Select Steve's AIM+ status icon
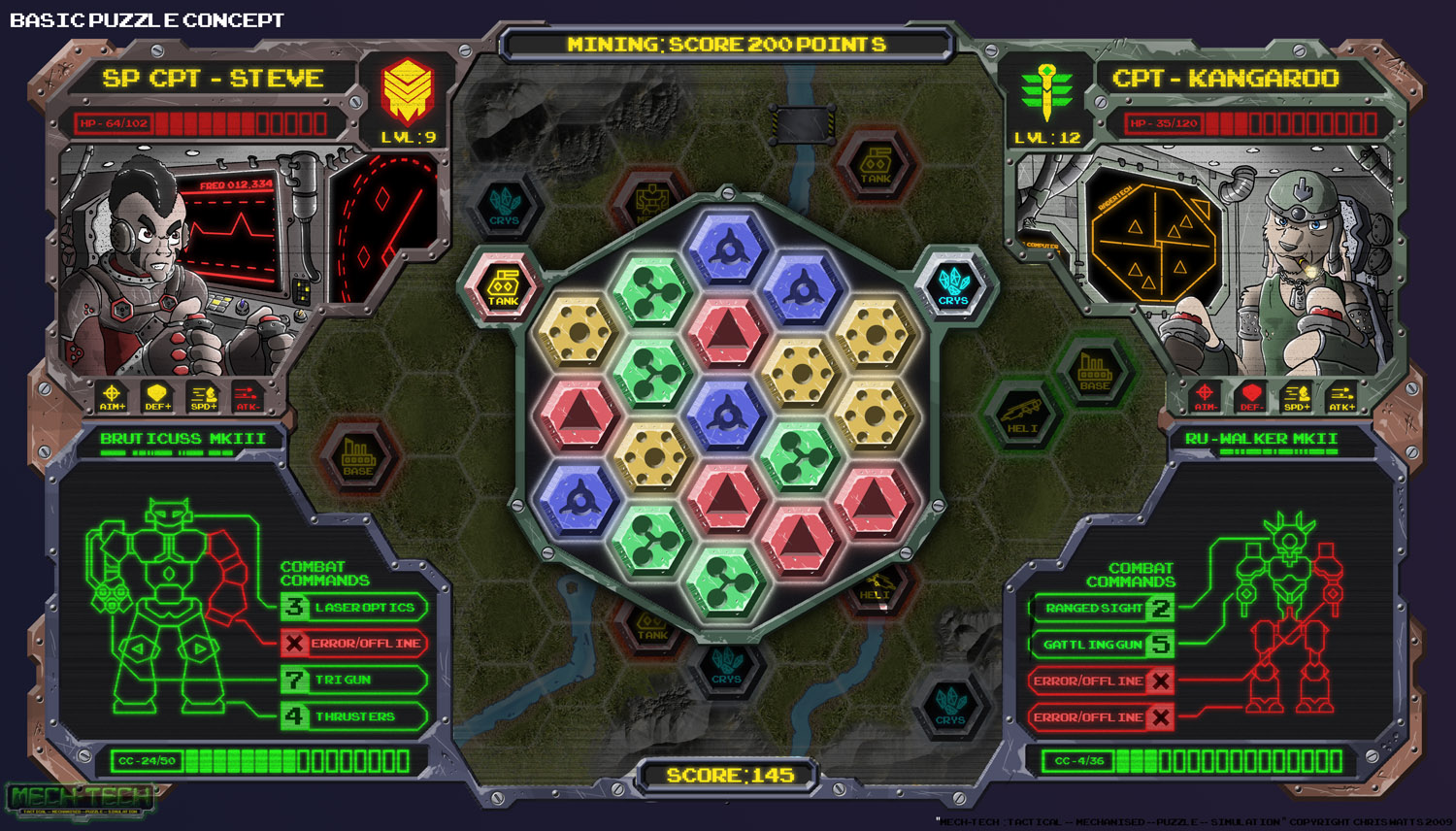Viewport: 1456px width, 831px height. tap(113, 396)
